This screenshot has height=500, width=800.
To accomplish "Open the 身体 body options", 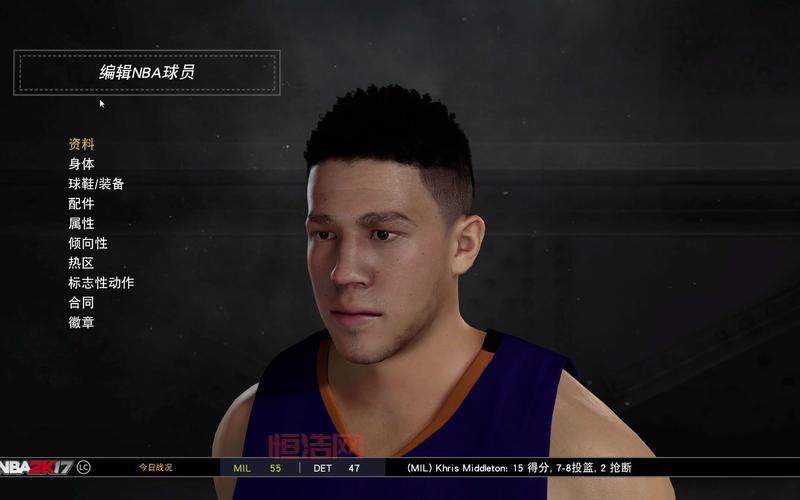I will pos(81,164).
